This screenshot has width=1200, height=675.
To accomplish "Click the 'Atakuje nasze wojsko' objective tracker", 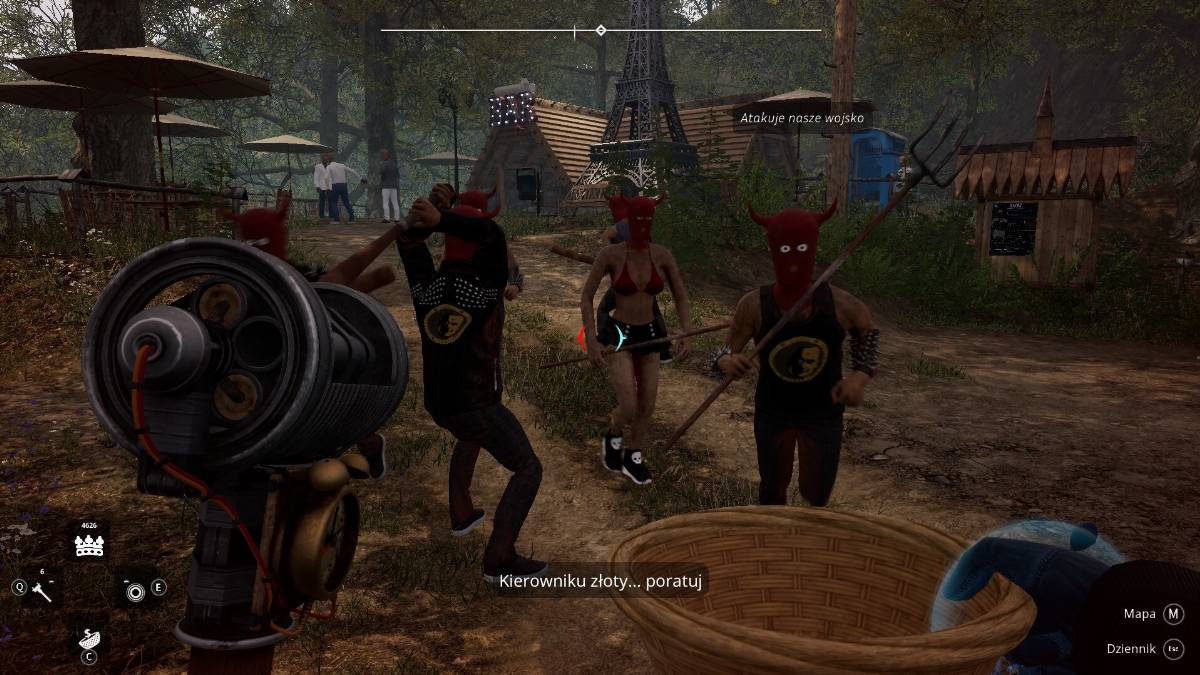I will point(804,118).
